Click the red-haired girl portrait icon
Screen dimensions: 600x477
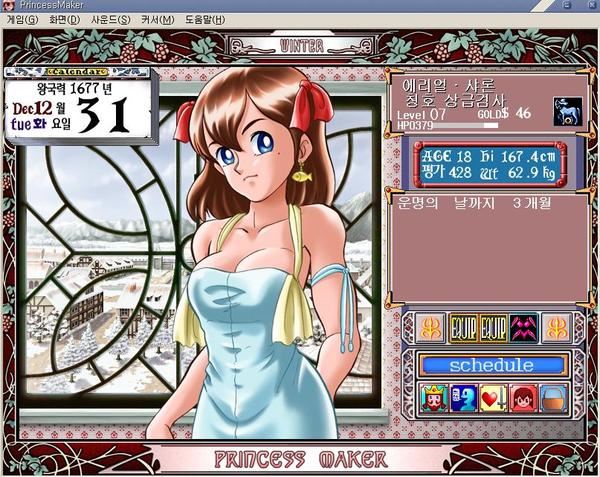pos(521,400)
